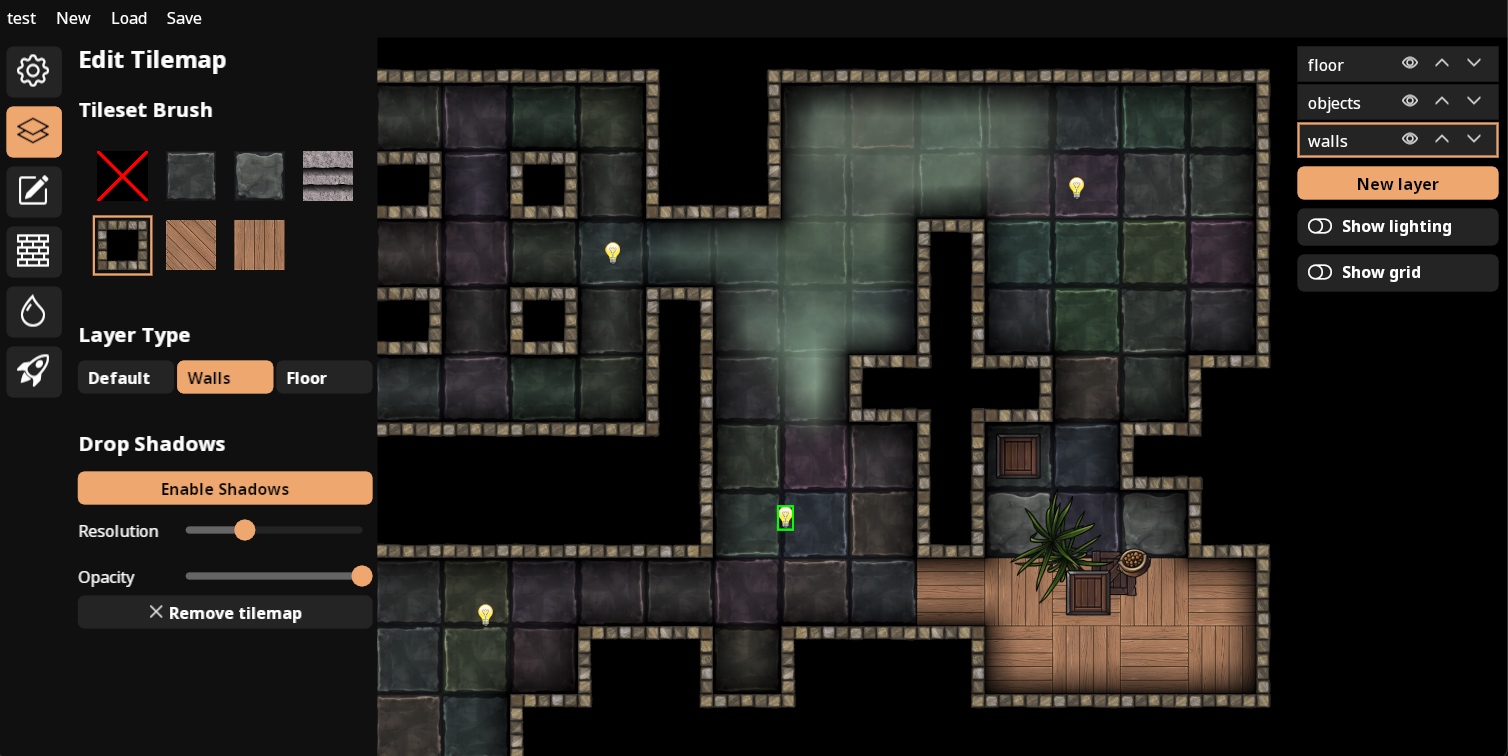Click Enable Shadows button
The width and height of the screenshot is (1508, 756).
(x=225, y=489)
